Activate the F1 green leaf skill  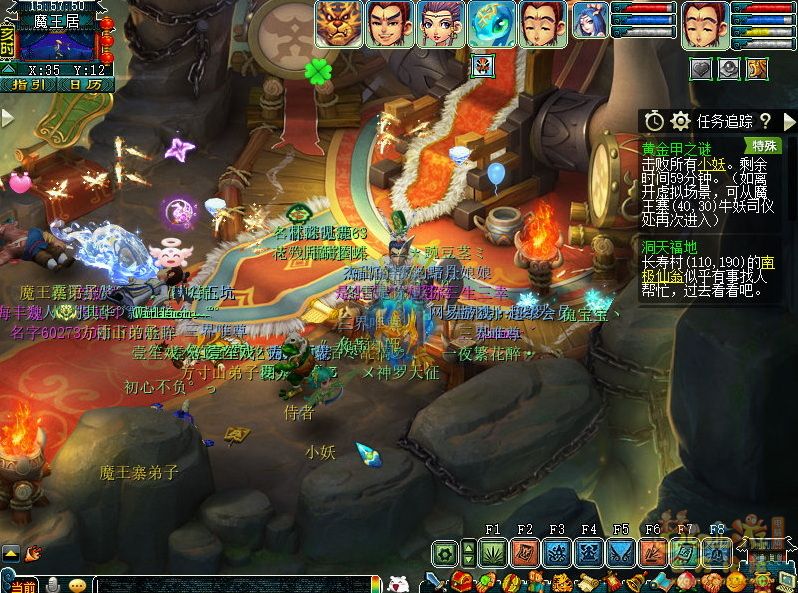point(492,552)
